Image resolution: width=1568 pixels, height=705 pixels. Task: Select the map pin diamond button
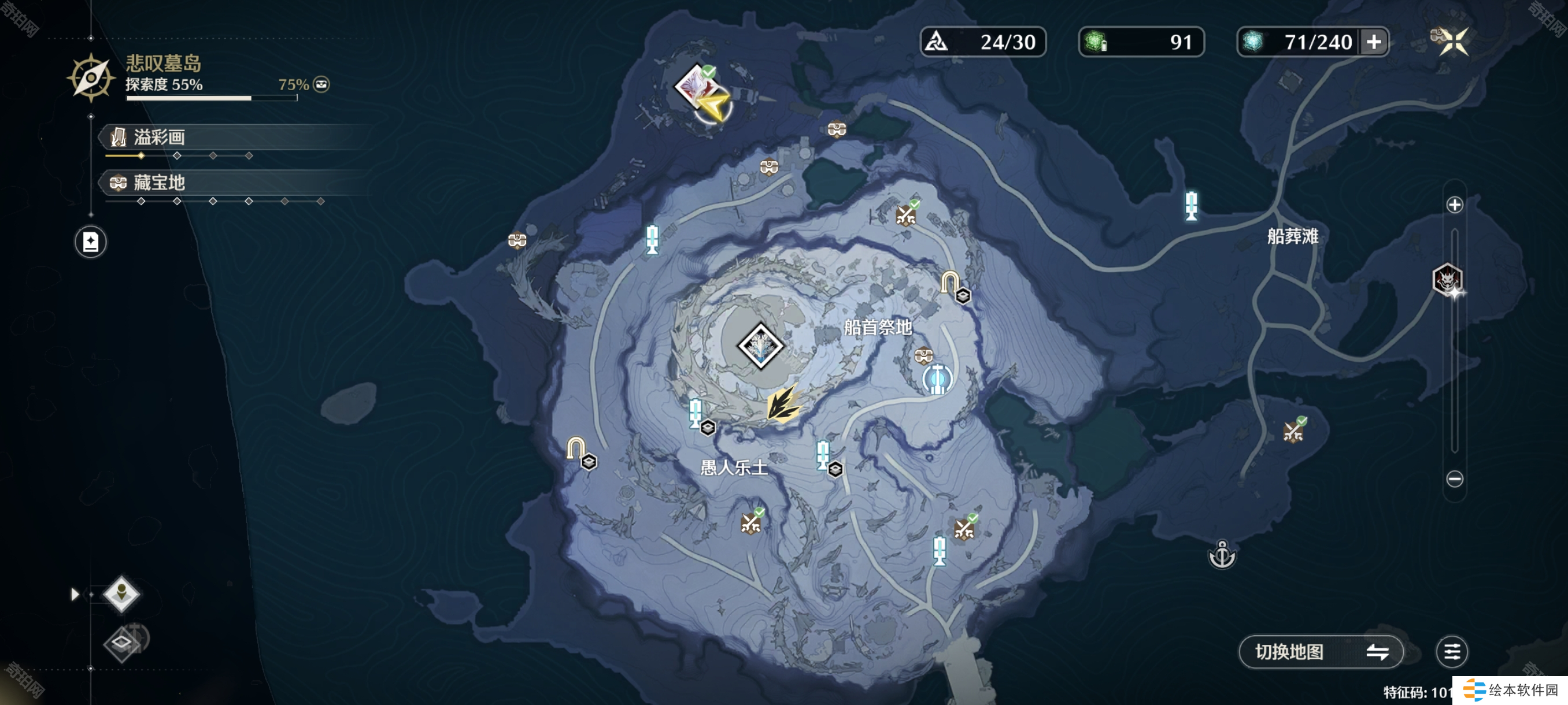click(121, 593)
